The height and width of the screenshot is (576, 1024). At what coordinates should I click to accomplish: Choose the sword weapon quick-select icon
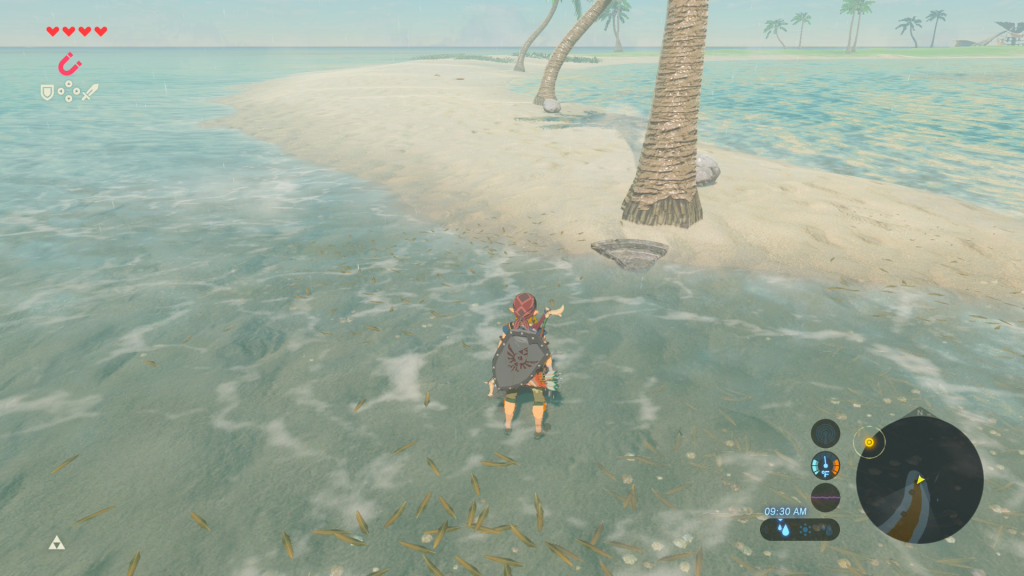[x=90, y=92]
